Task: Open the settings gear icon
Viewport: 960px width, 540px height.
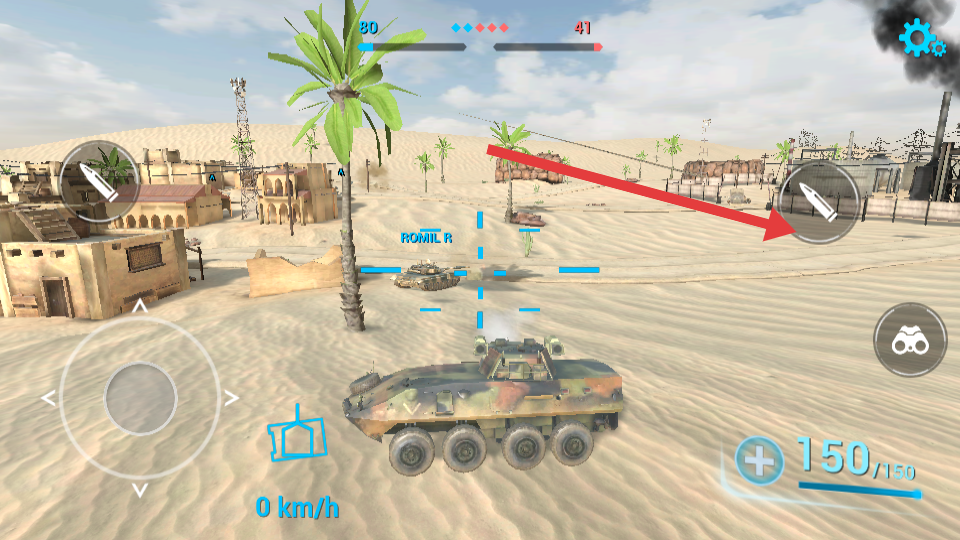Action: [920, 38]
